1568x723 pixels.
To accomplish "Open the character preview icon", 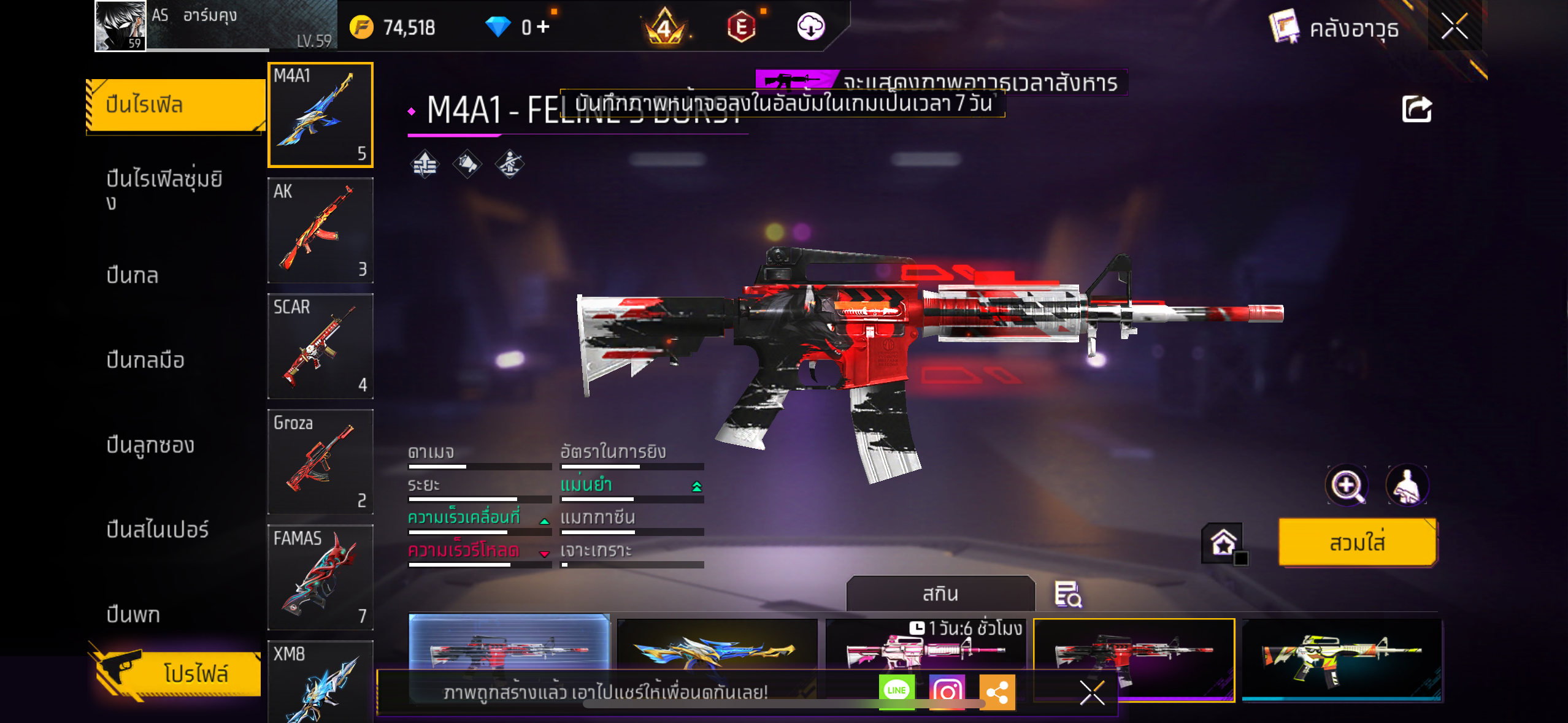I will 1407,486.
